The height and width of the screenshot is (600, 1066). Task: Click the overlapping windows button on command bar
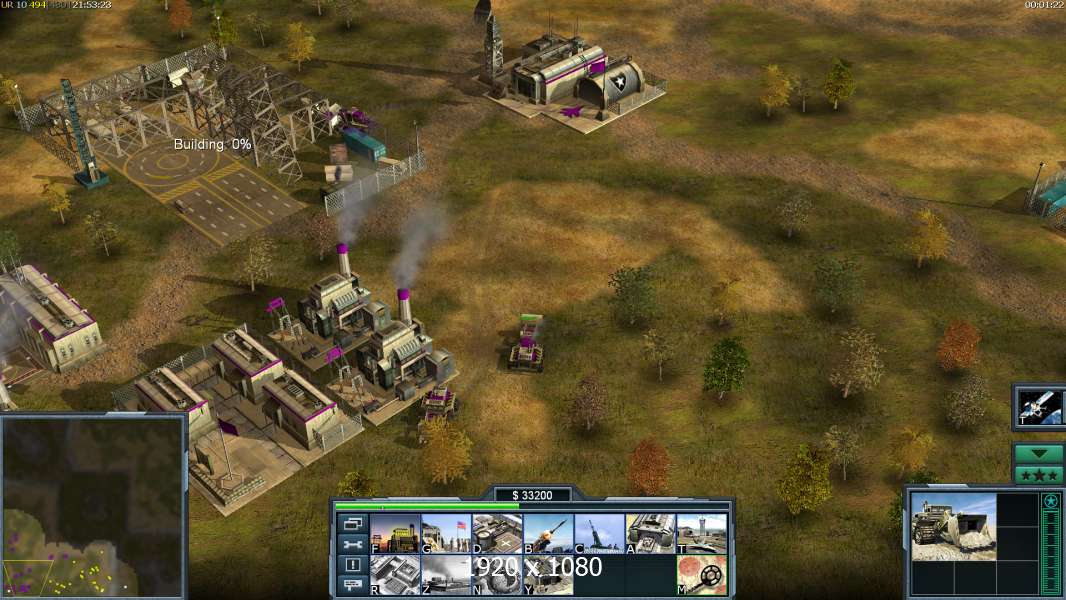pos(352,523)
